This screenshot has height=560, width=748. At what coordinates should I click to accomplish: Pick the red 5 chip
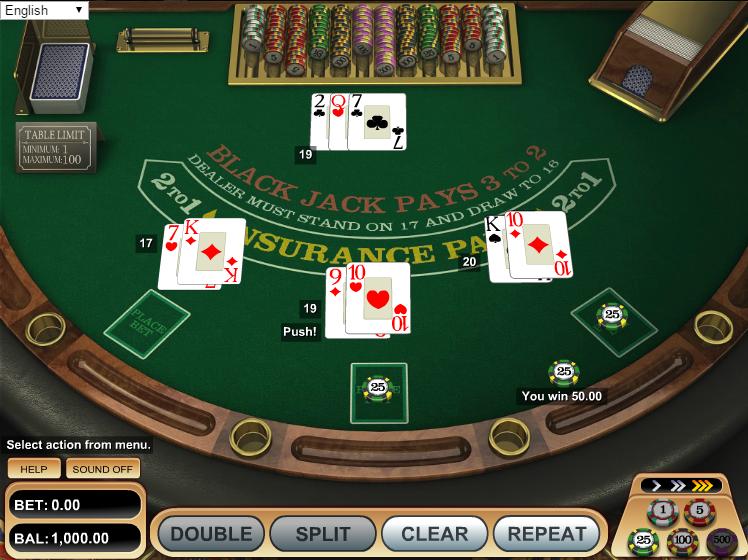699,512
